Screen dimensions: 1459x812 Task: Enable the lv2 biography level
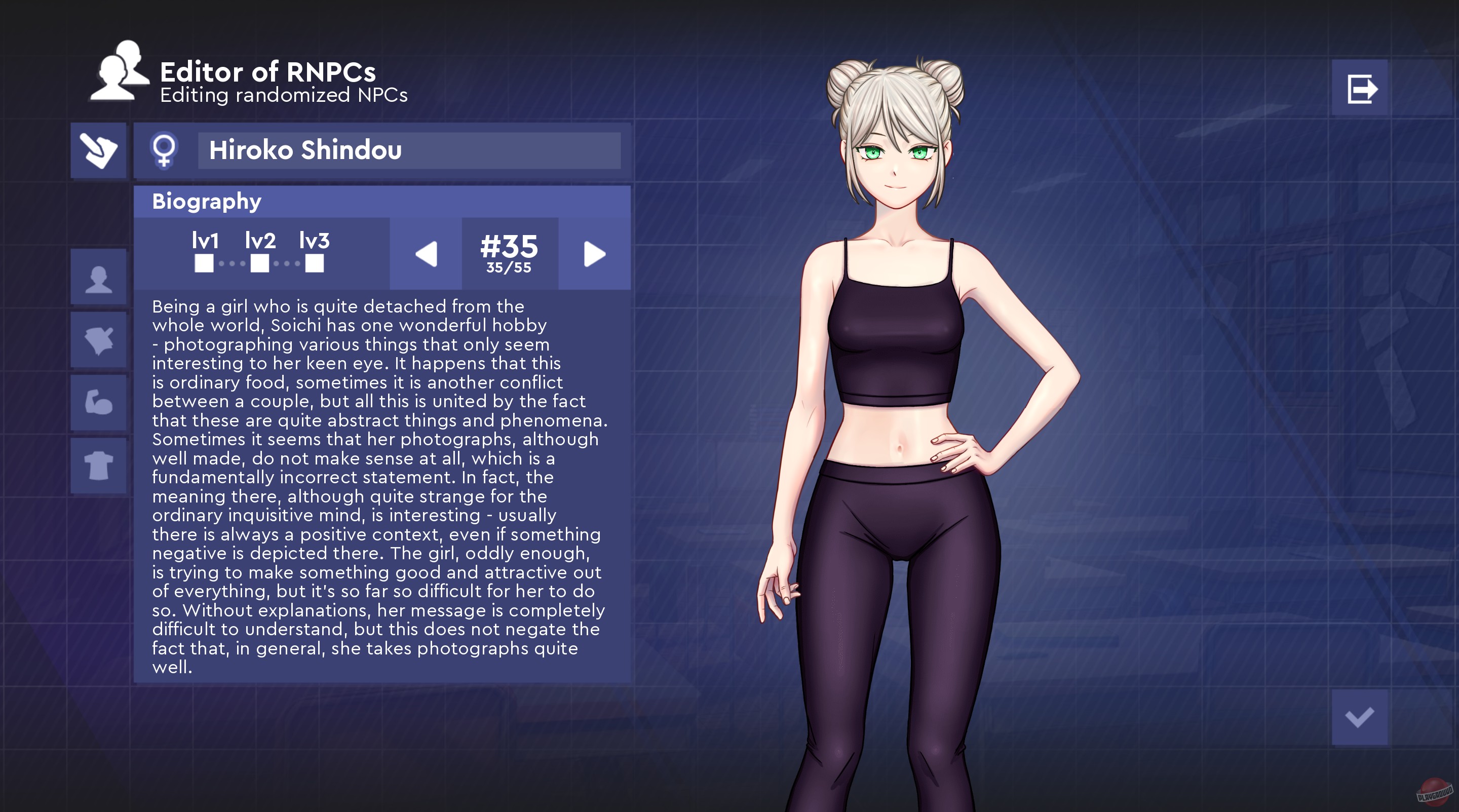point(260,264)
